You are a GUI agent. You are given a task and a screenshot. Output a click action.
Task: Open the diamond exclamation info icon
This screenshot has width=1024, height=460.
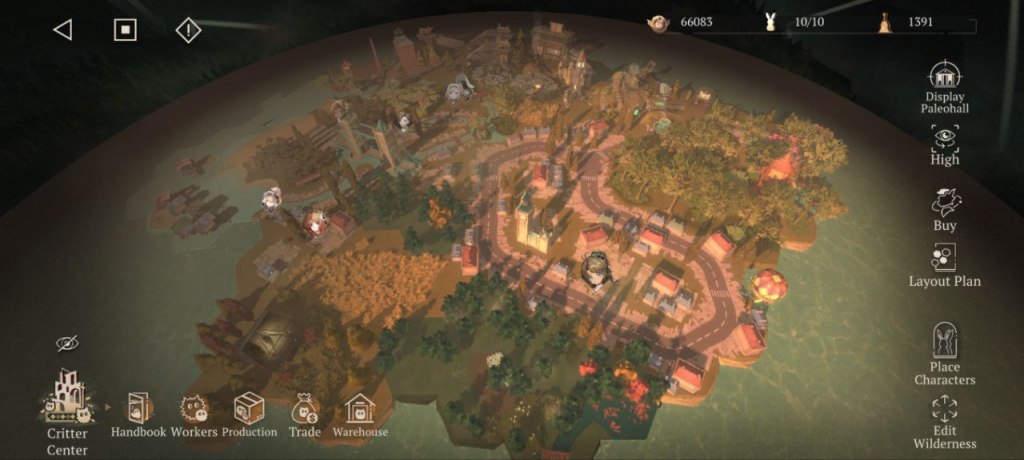pos(188,30)
